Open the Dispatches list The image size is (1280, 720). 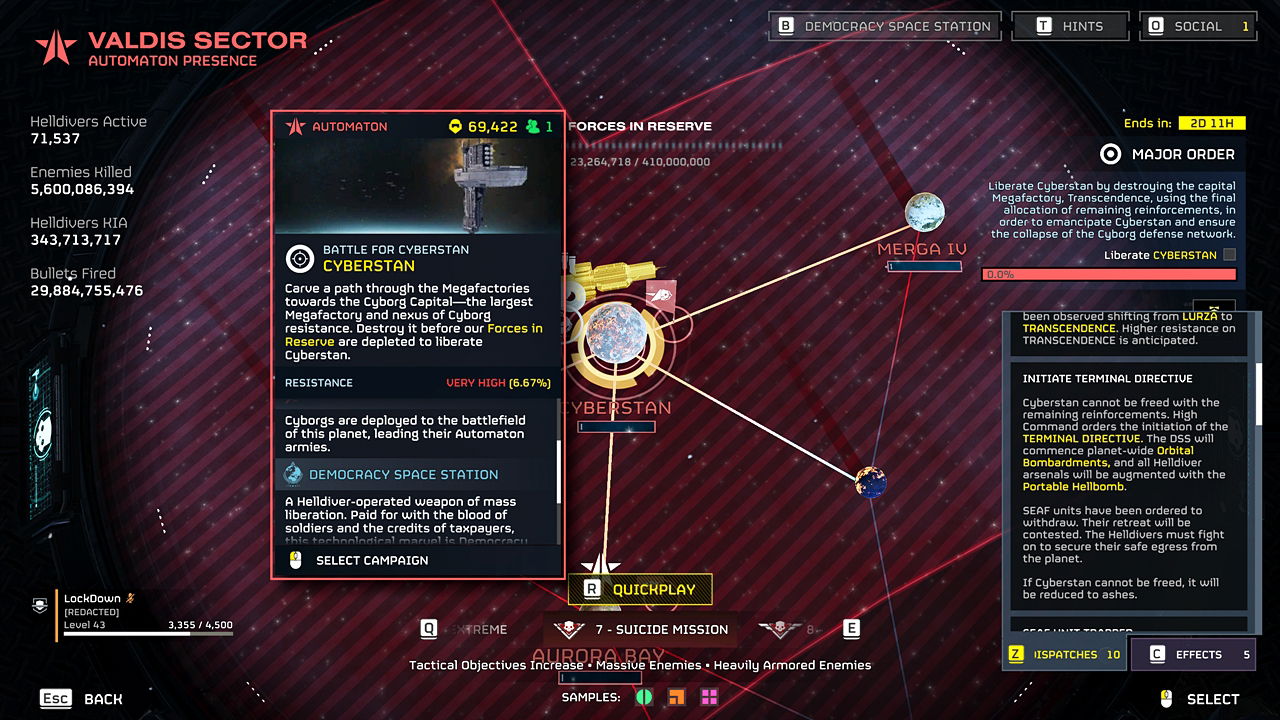click(1064, 655)
